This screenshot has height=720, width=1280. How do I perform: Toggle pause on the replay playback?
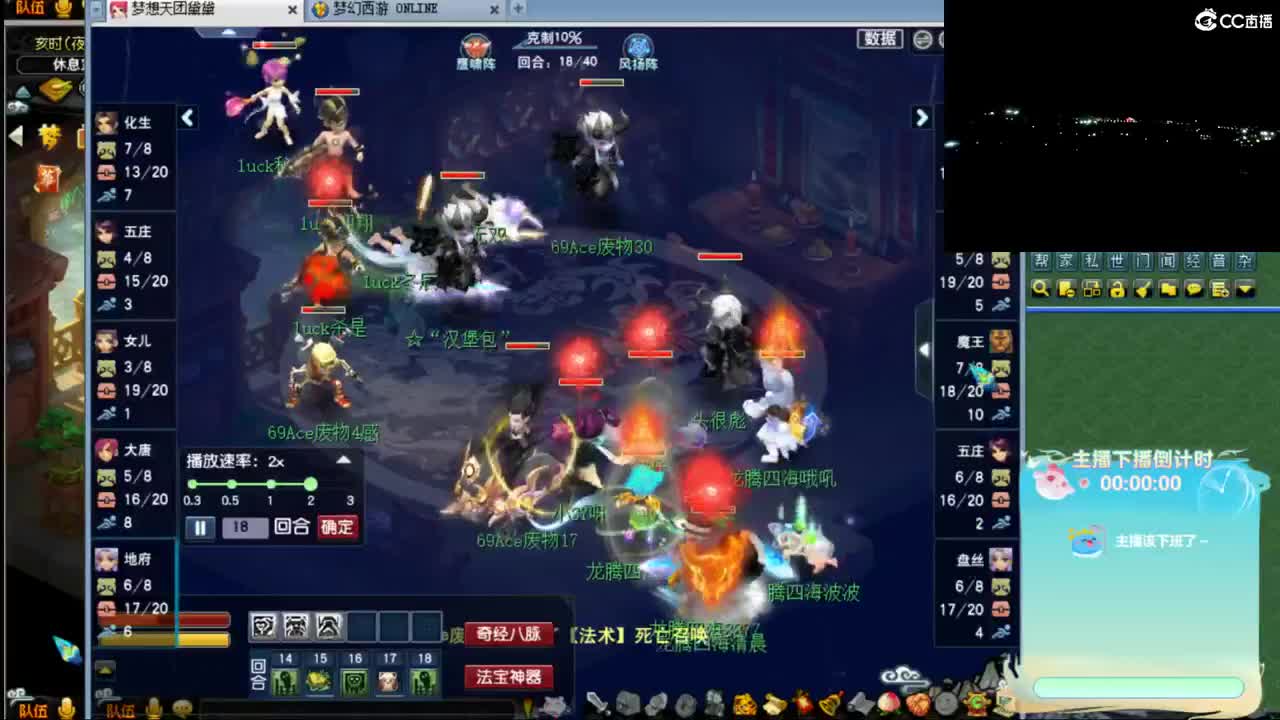pos(200,527)
